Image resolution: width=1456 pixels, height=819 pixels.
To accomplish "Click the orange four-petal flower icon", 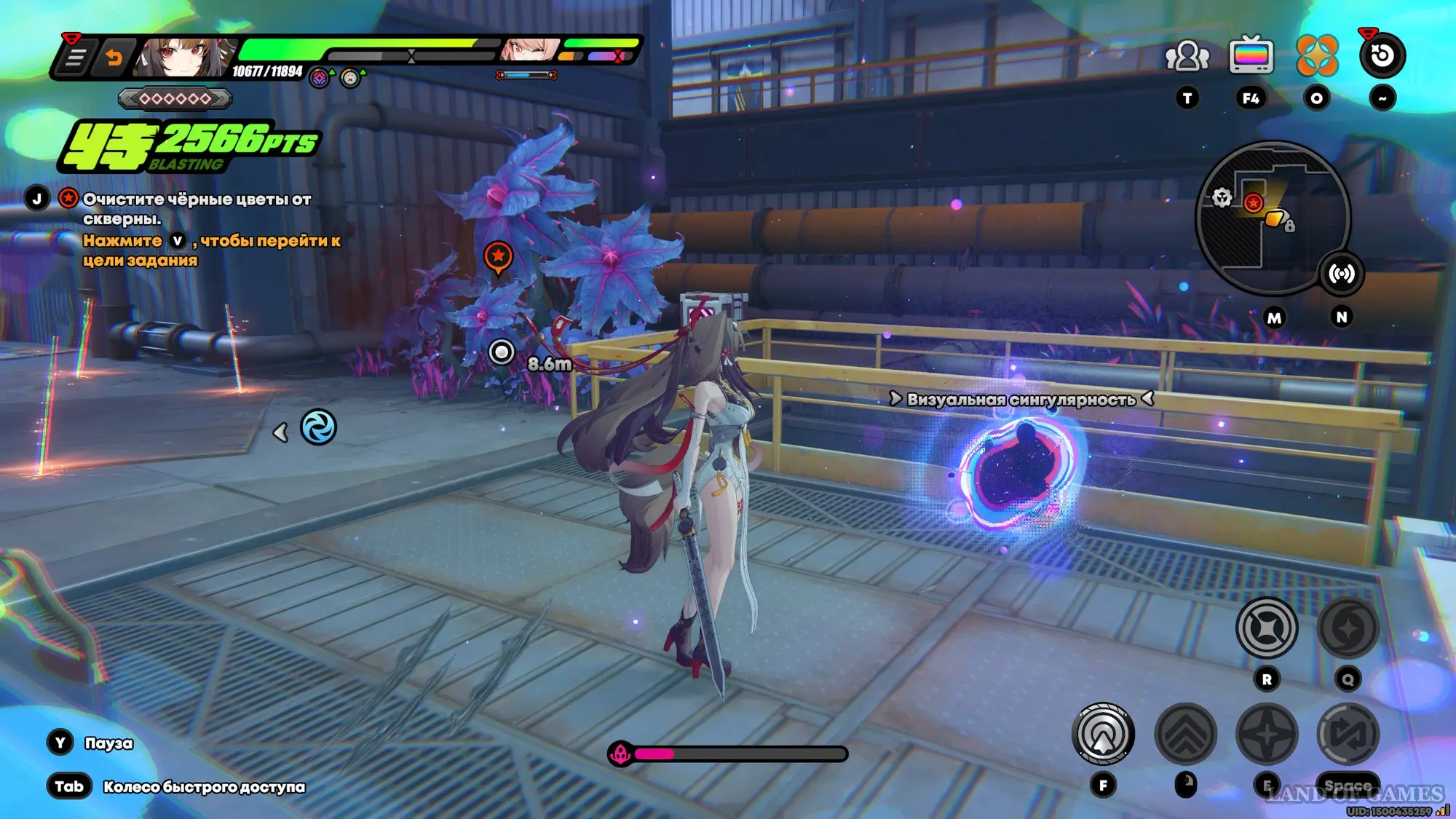I will pos(1316,56).
